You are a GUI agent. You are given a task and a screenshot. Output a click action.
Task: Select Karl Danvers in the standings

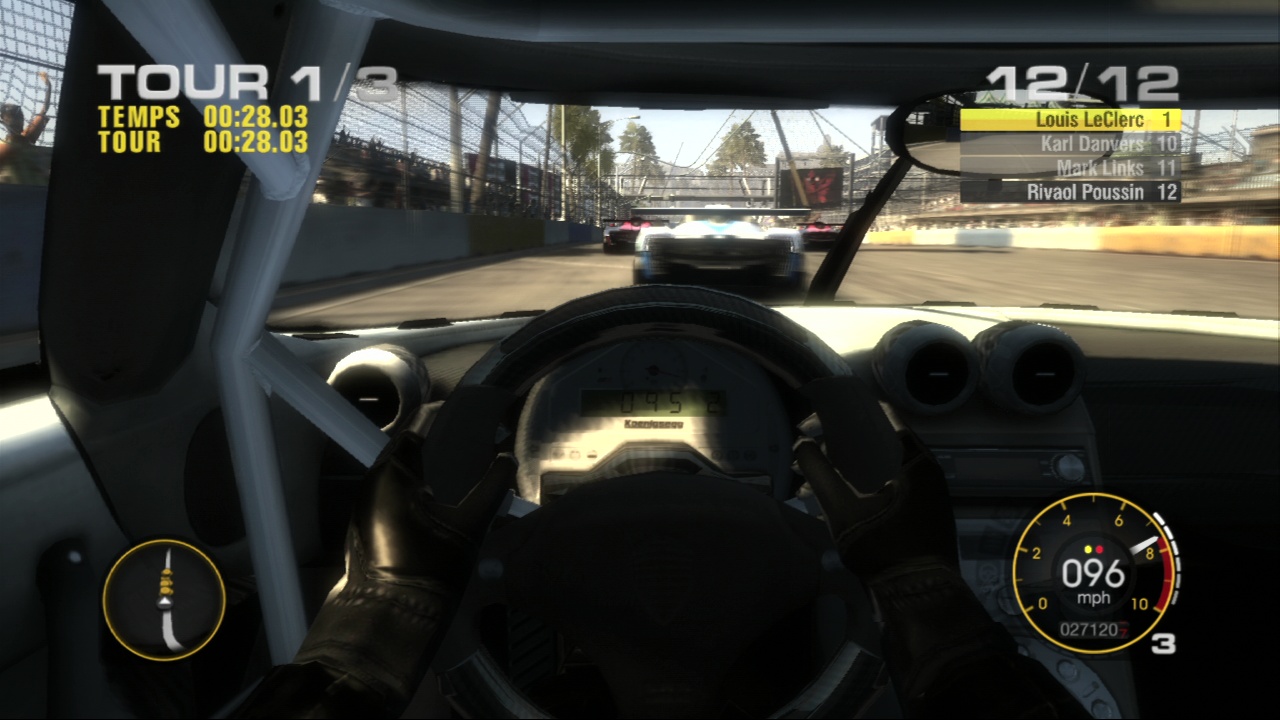1070,144
